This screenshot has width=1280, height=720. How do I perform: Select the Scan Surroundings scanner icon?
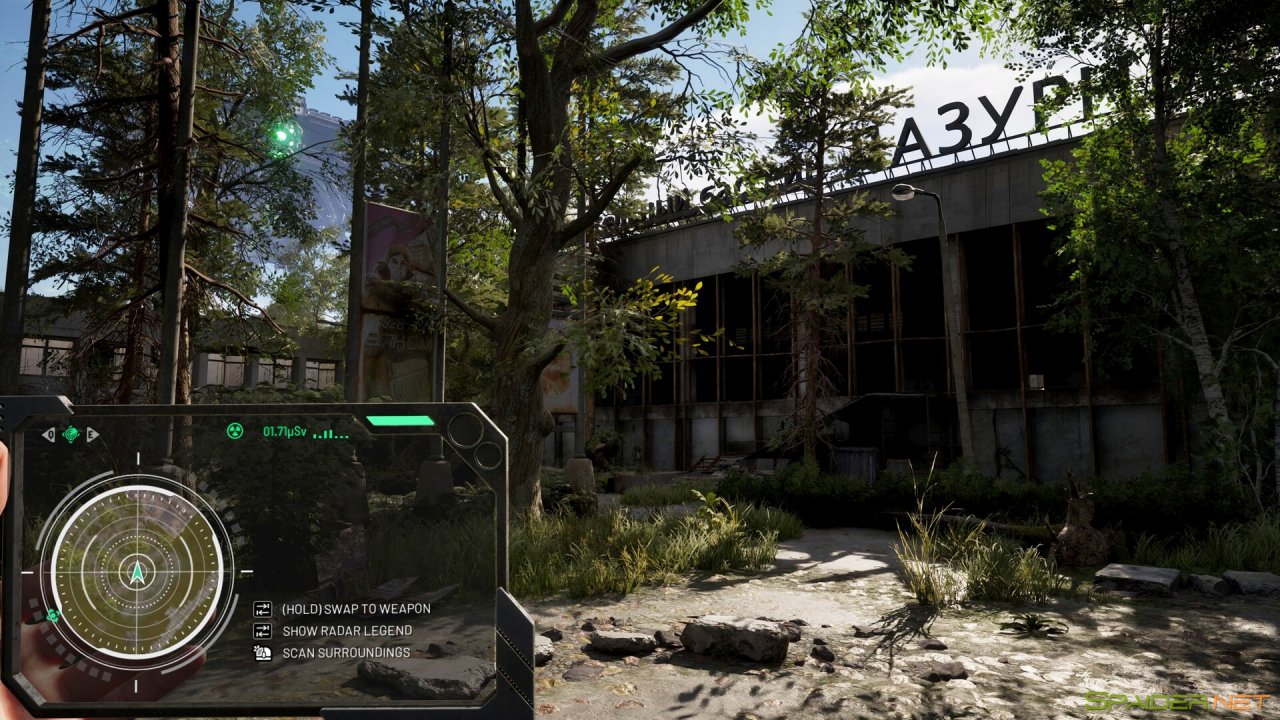pyautogui.click(x=262, y=653)
